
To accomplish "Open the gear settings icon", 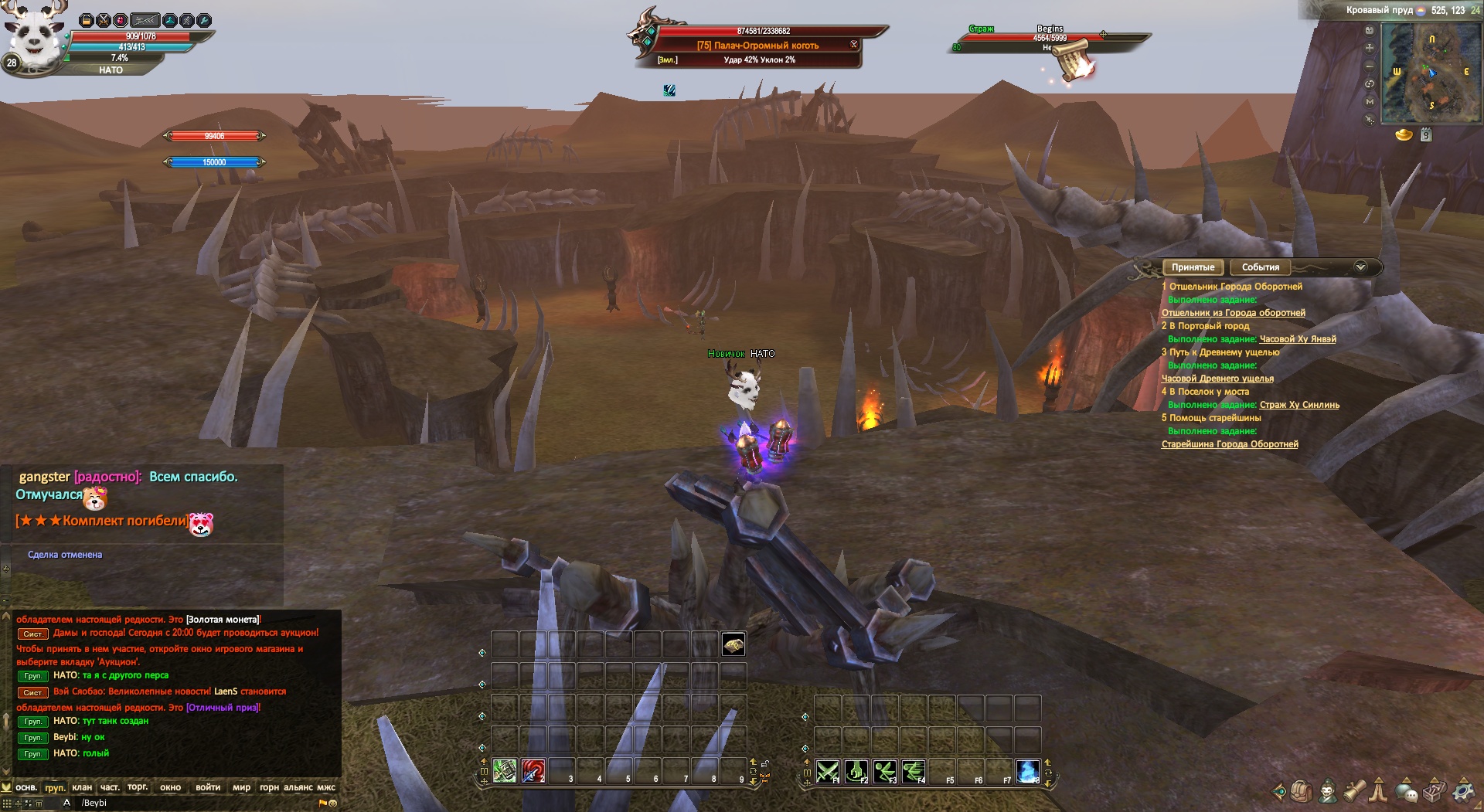I will tap(1462, 791).
